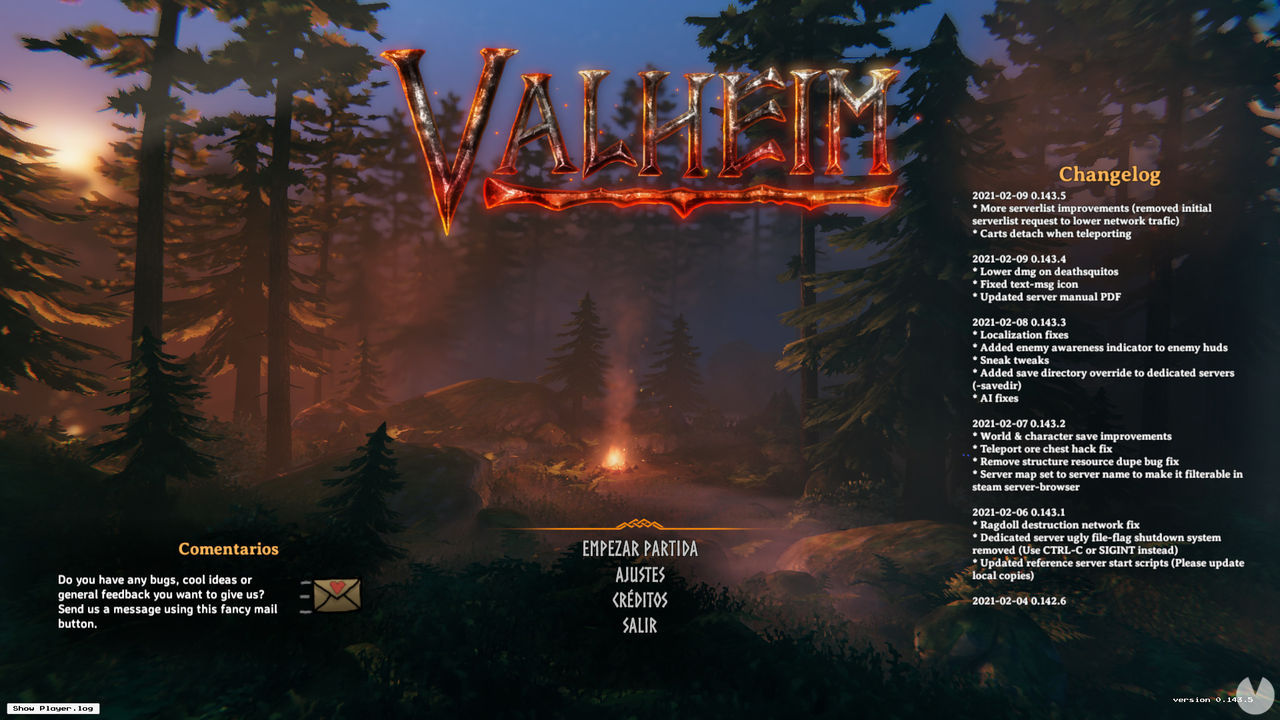
Task: Click the ornamental divider above Empezar Partida
Action: coord(640,525)
